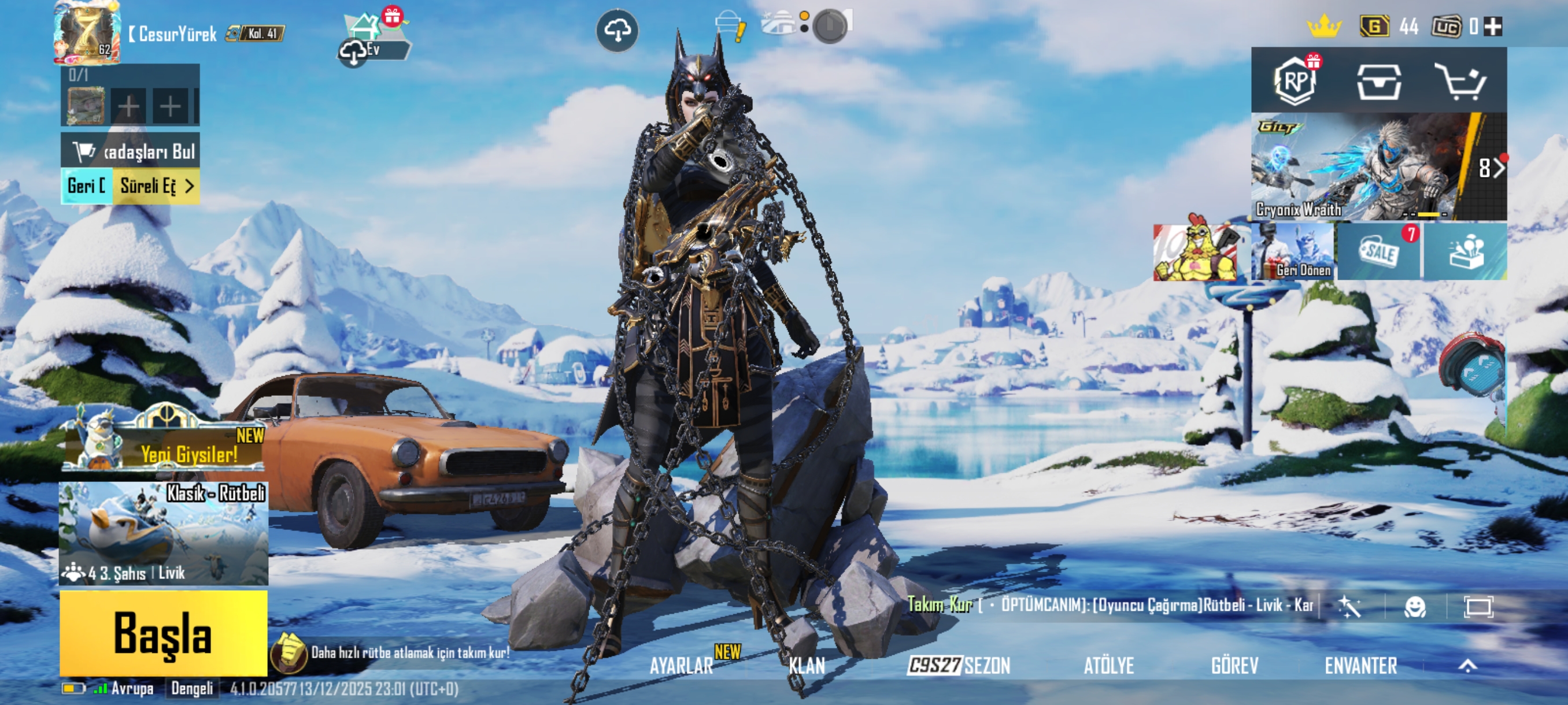Open the crate box icon

[x=1379, y=81]
